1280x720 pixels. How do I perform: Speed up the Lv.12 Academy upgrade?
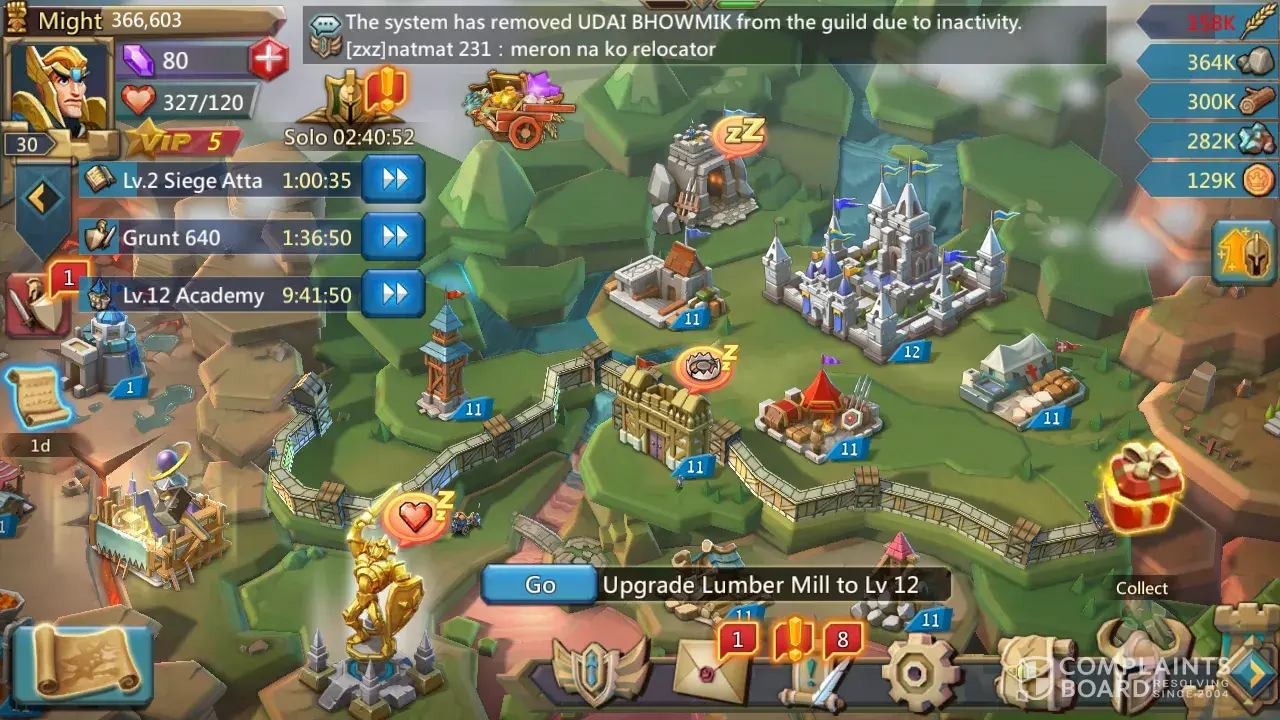(x=393, y=295)
